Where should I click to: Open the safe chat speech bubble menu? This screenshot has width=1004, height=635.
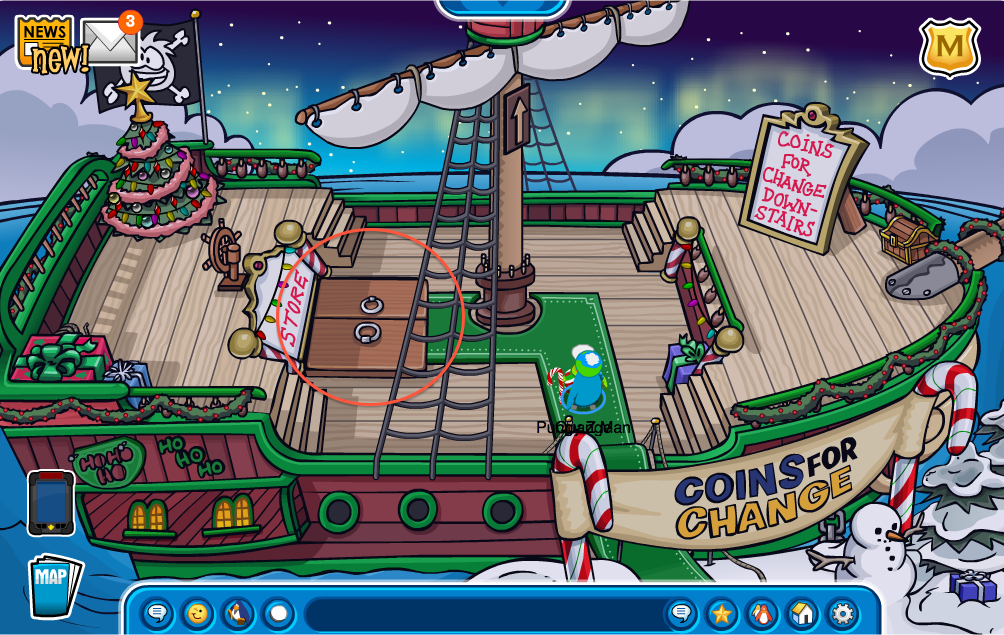click(x=158, y=612)
